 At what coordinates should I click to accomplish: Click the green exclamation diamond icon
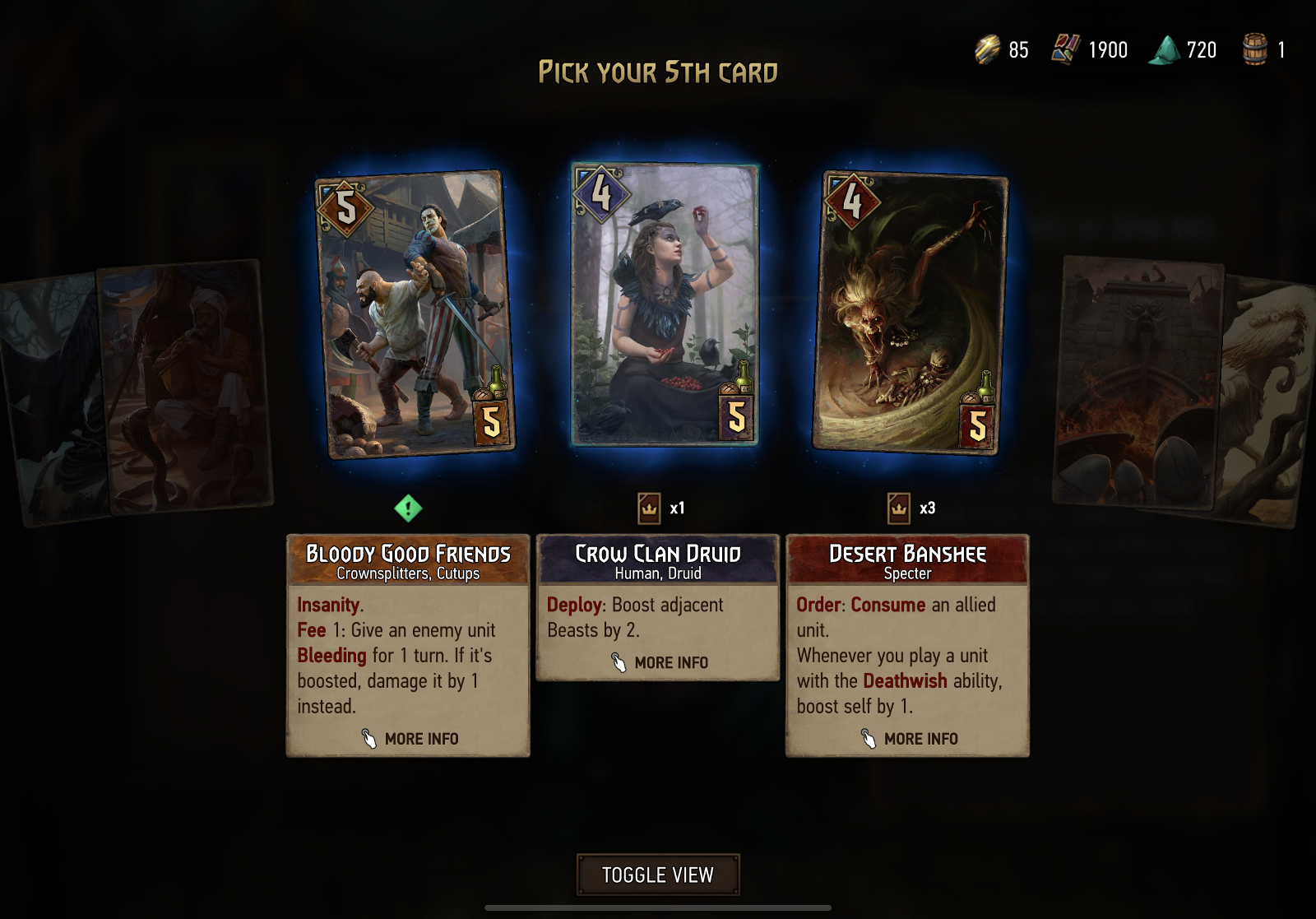pos(408,508)
